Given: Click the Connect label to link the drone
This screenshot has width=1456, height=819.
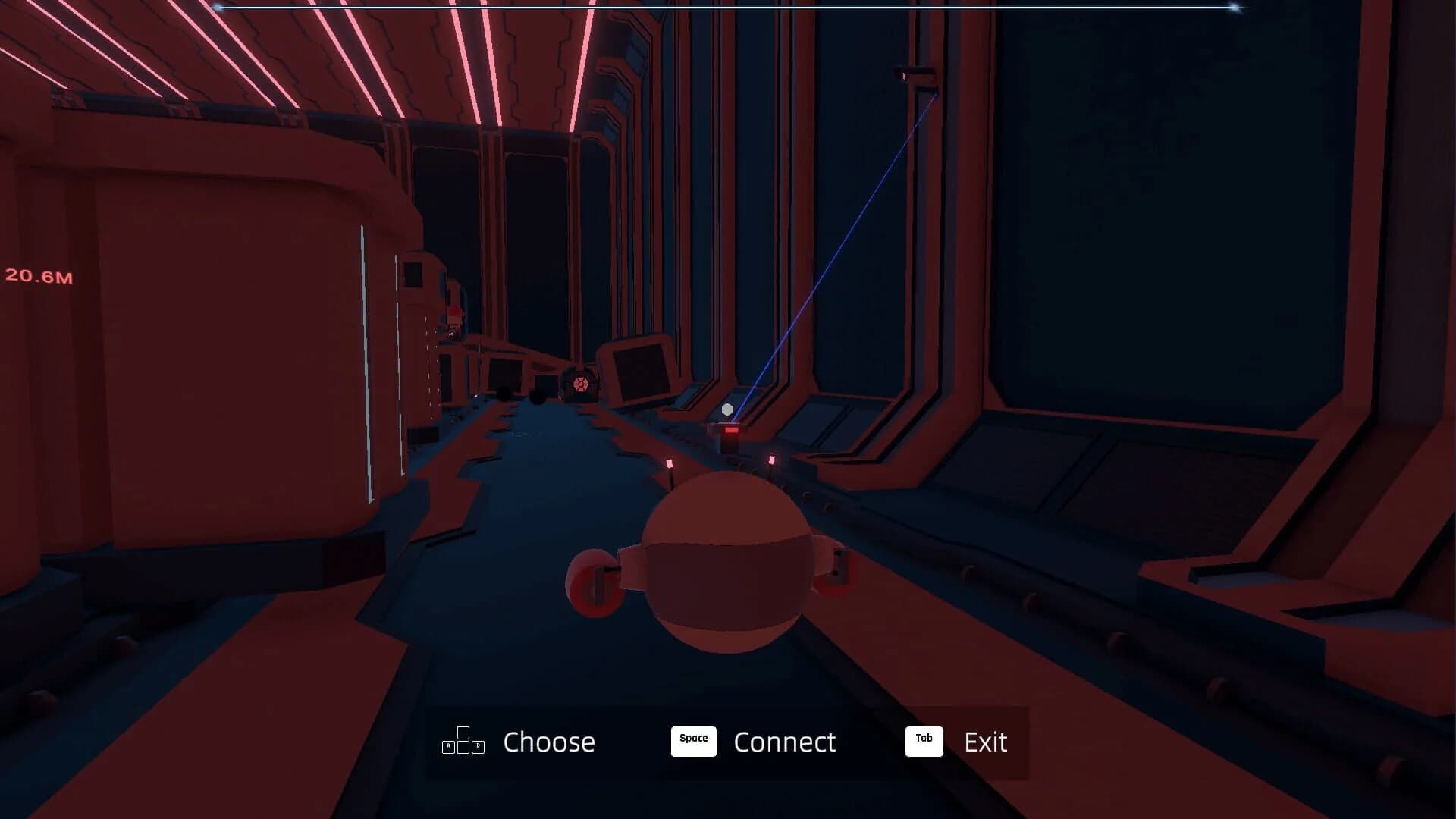Looking at the screenshot, I should click(785, 742).
